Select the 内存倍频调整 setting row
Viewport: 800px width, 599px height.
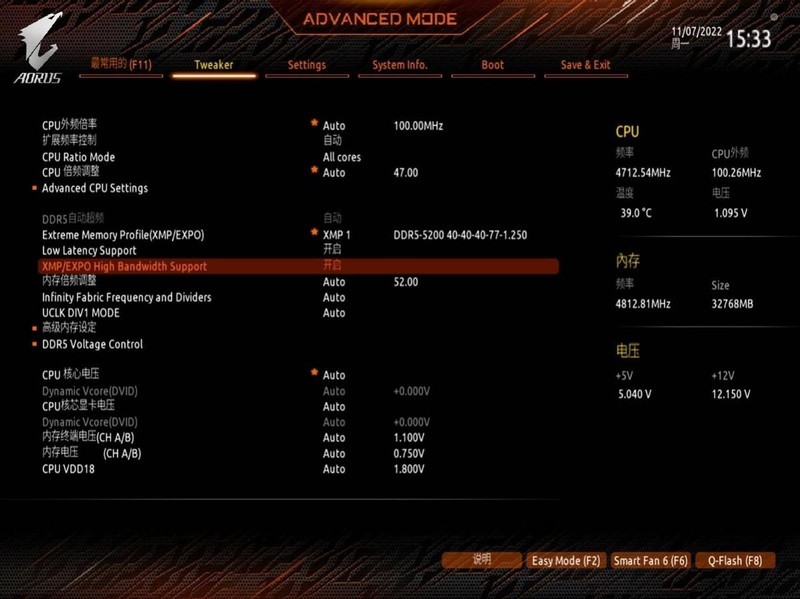pos(70,282)
